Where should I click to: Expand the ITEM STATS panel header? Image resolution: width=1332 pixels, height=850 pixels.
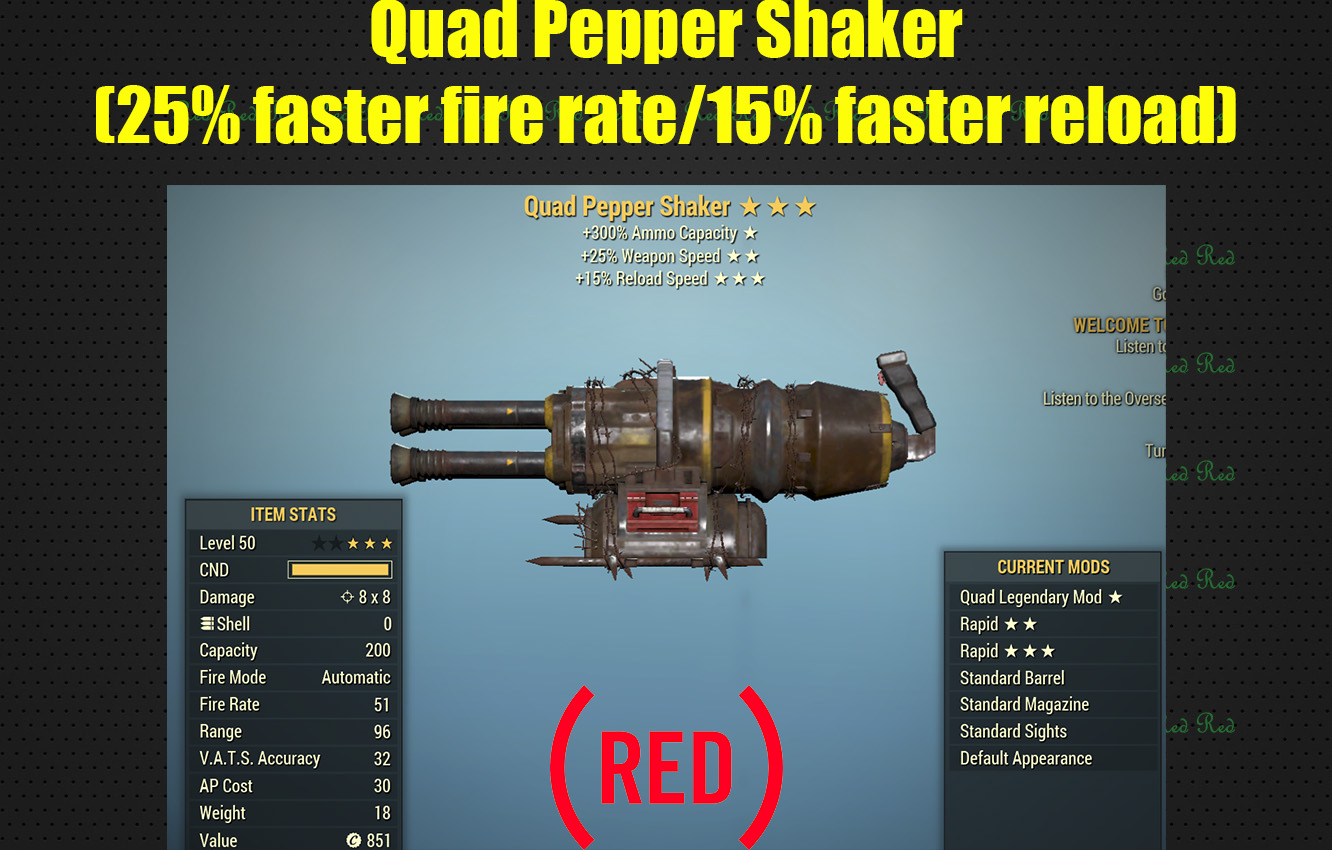click(x=294, y=514)
